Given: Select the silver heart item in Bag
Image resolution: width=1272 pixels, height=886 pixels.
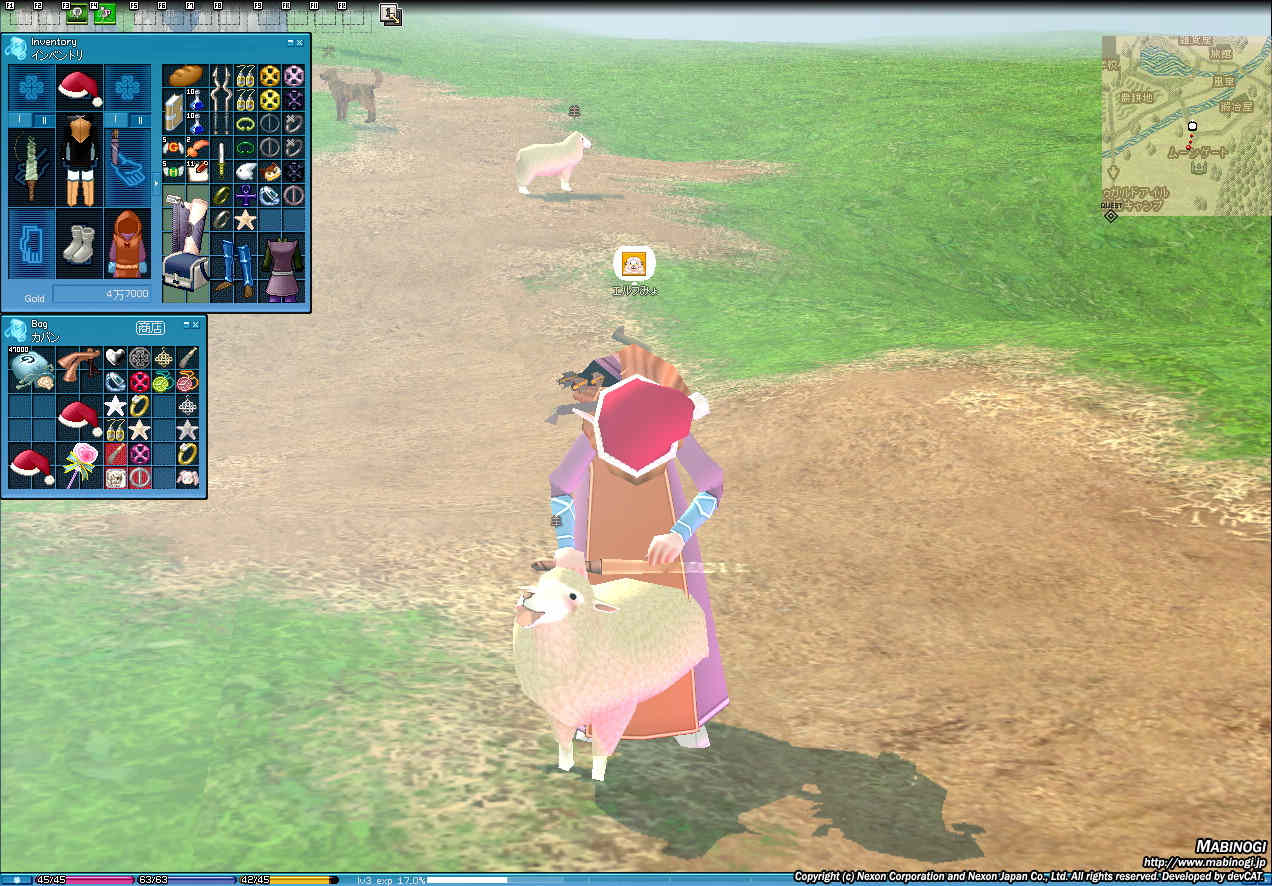Looking at the screenshot, I should coord(116,357).
